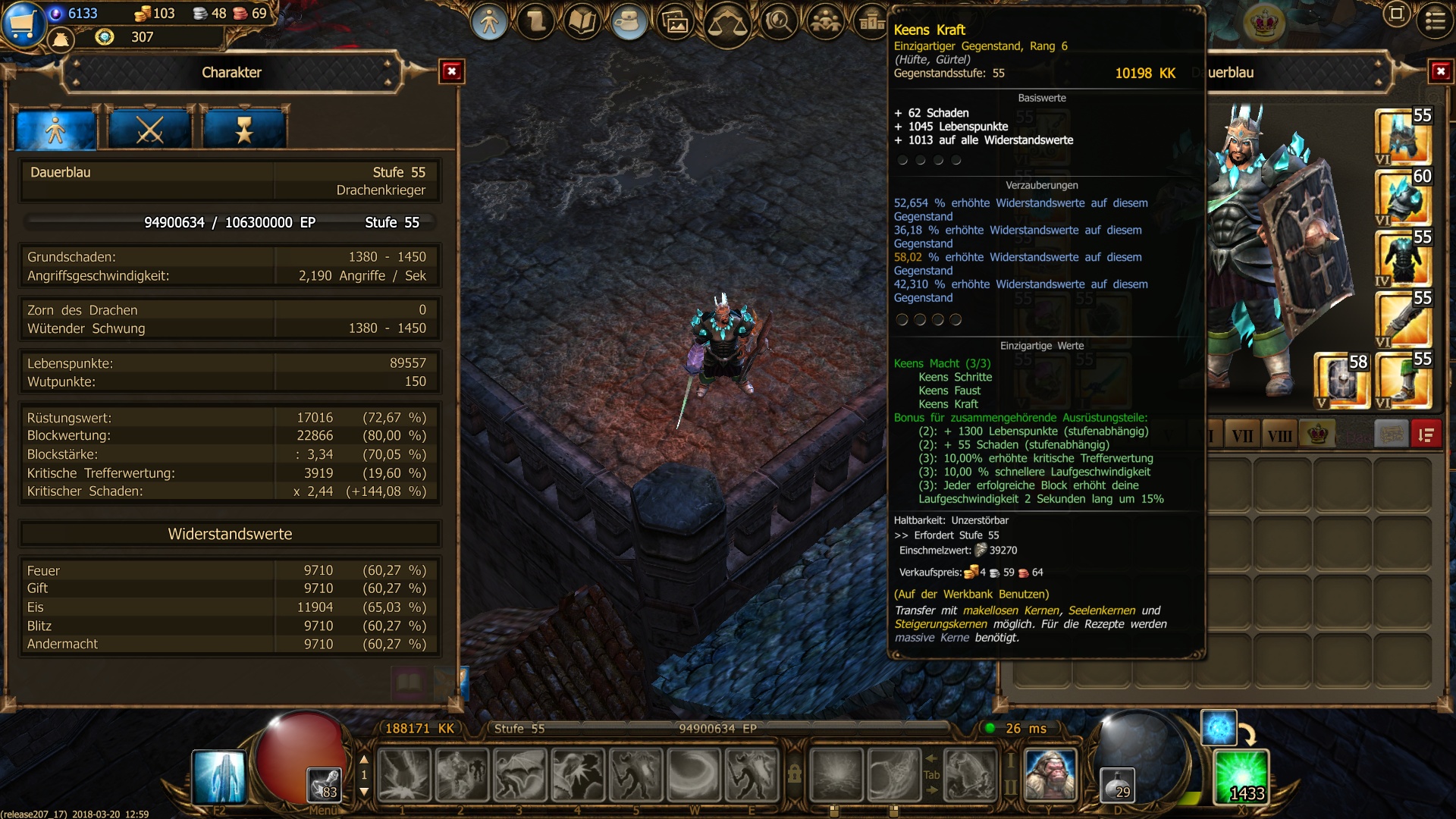Toggle the character sheet icon in top bar
The width and height of the screenshot is (1456, 819).
pyautogui.click(x=489, y=23)
